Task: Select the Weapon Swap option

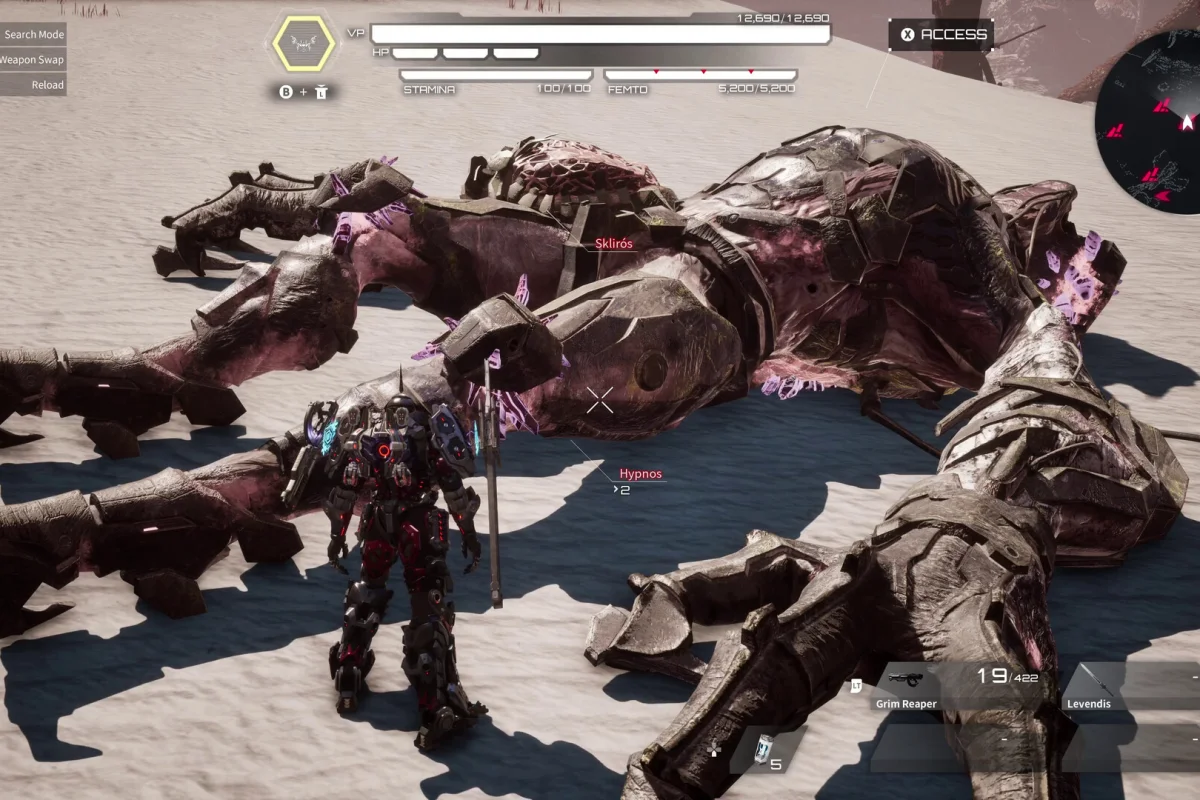Action: tap(33, 60)
